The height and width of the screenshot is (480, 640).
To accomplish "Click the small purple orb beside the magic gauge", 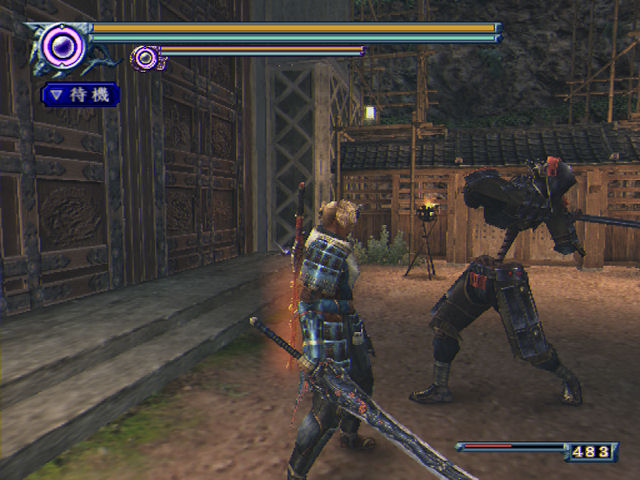I will click(x=145, y=58).
